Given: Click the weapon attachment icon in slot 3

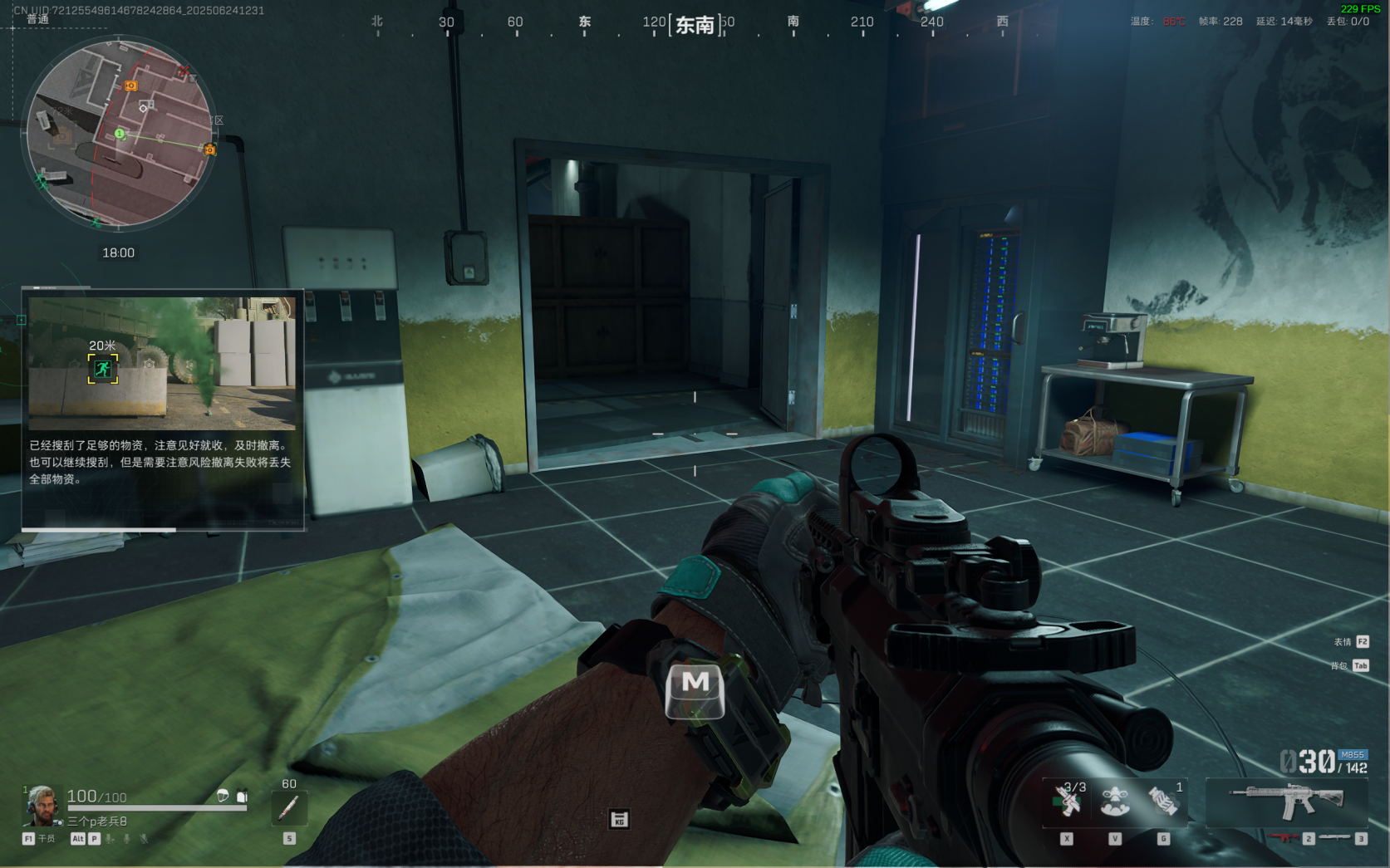Looking at the screenshot, I should click(1334, 838).
